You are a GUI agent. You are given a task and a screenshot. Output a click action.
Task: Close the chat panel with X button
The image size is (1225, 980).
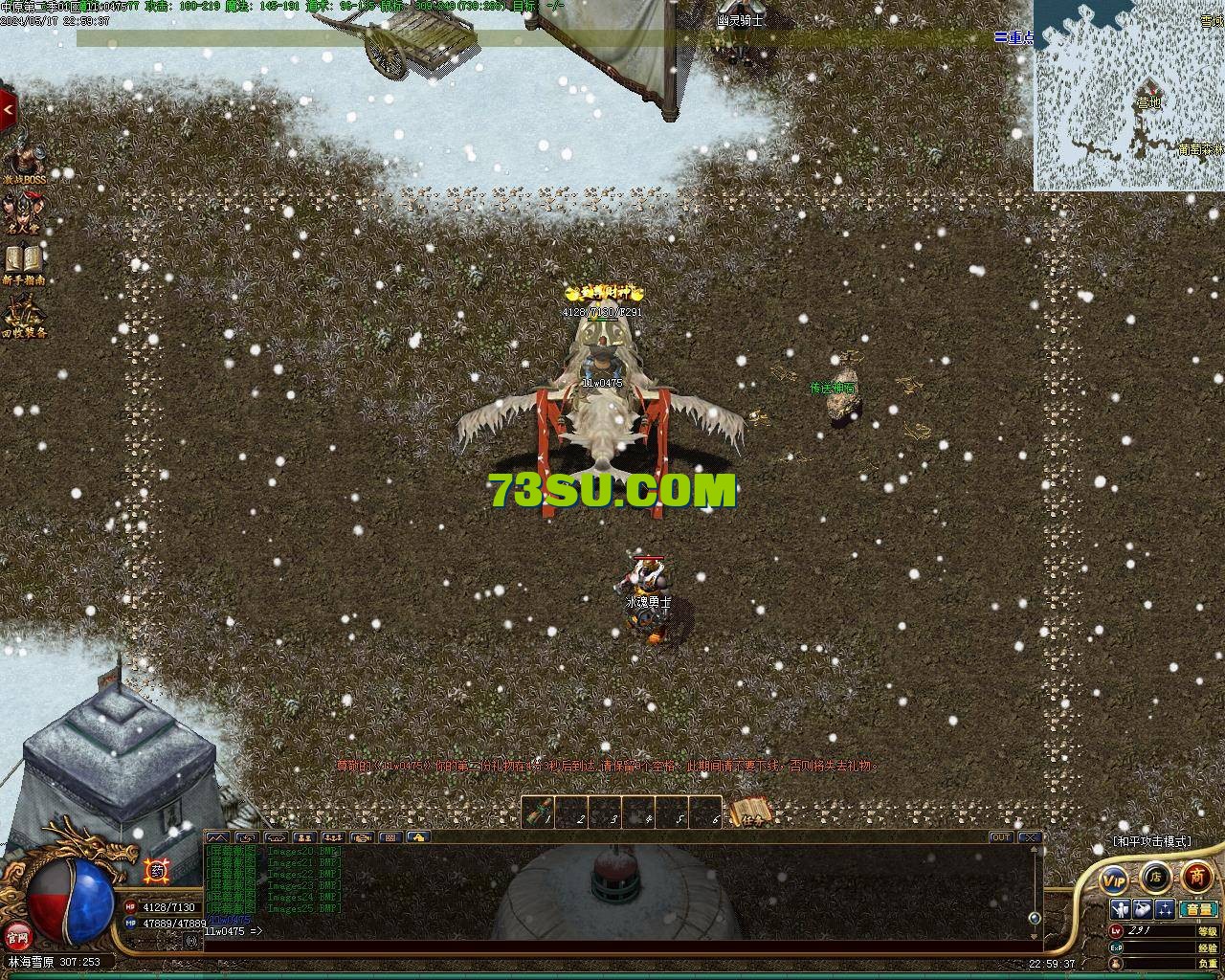(x=1029, y=837)
